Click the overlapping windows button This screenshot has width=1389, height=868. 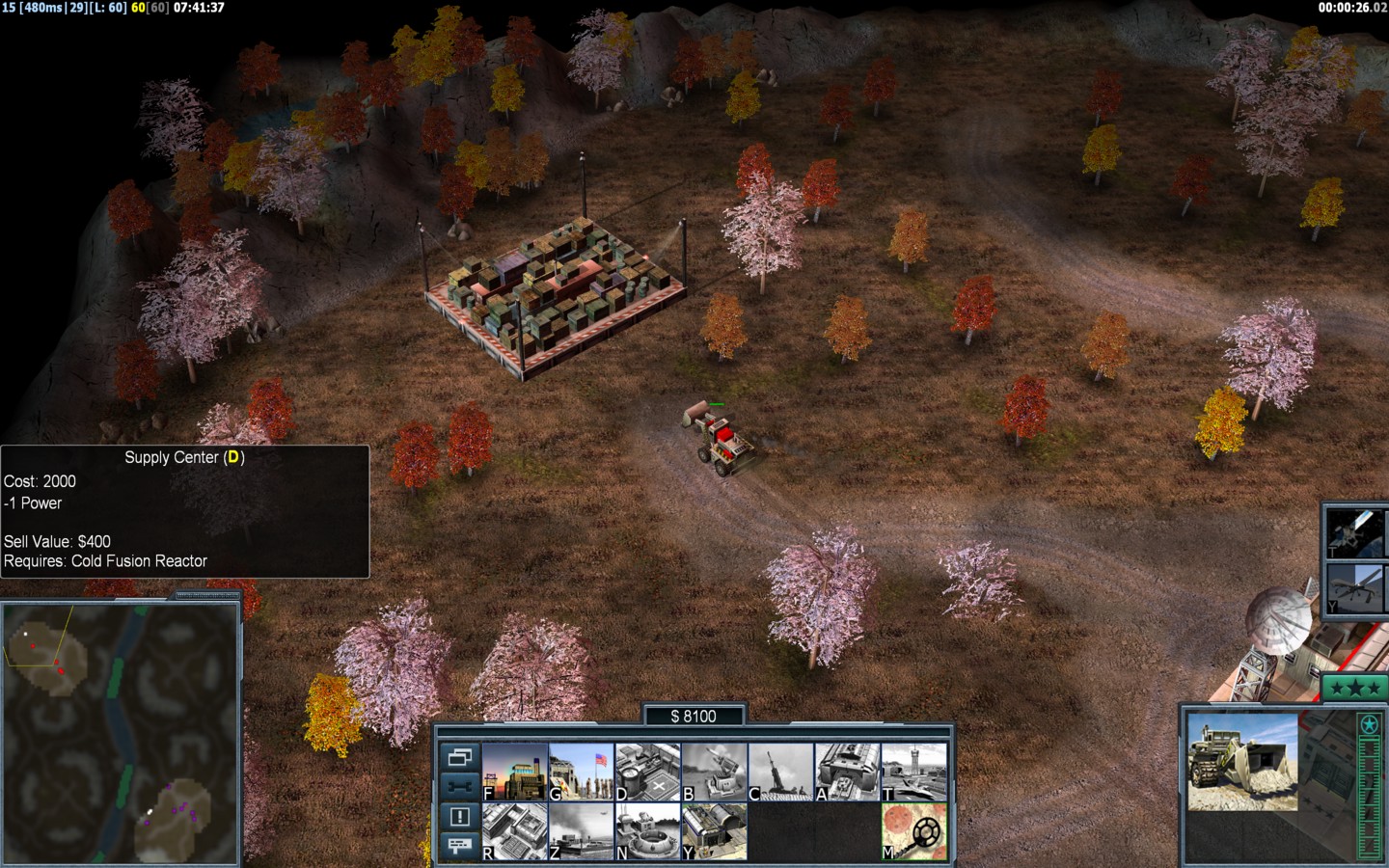[459, 757]
